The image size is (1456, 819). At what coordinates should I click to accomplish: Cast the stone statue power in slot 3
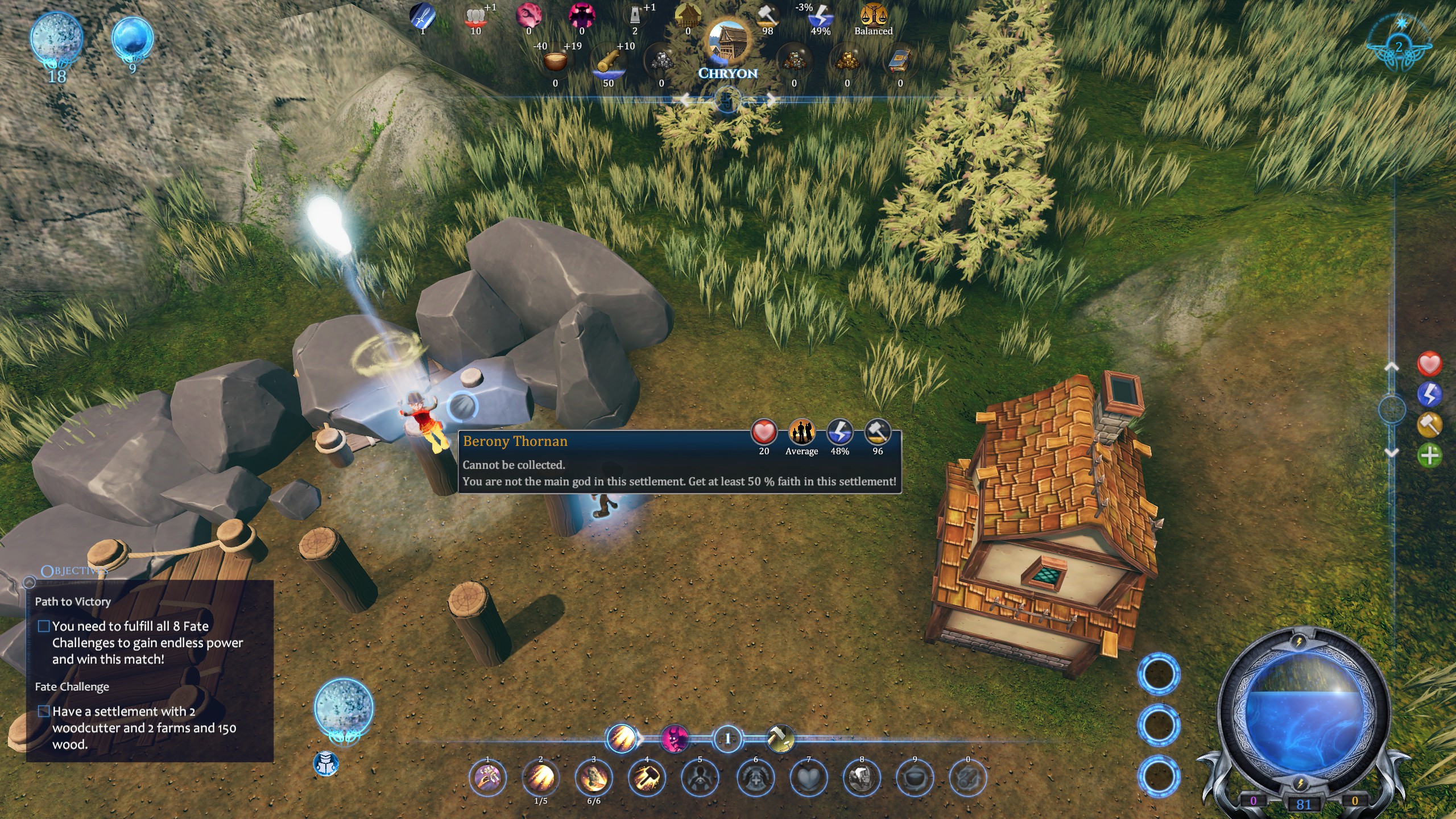point(593,778)
